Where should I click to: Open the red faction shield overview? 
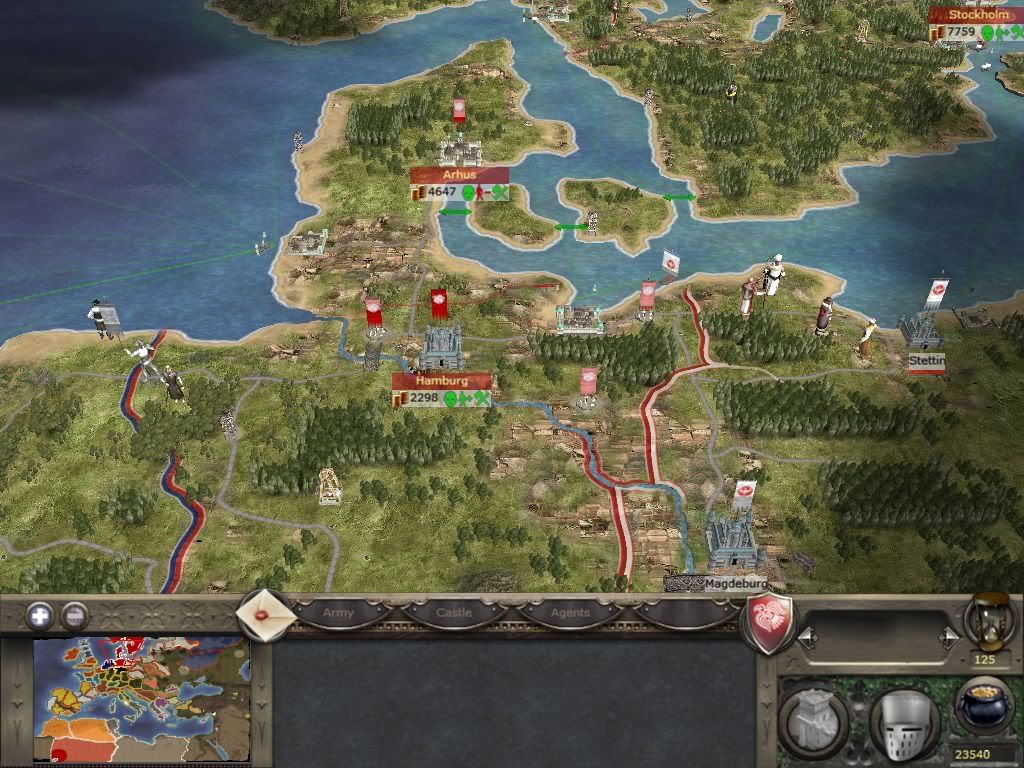coord(770,622)
